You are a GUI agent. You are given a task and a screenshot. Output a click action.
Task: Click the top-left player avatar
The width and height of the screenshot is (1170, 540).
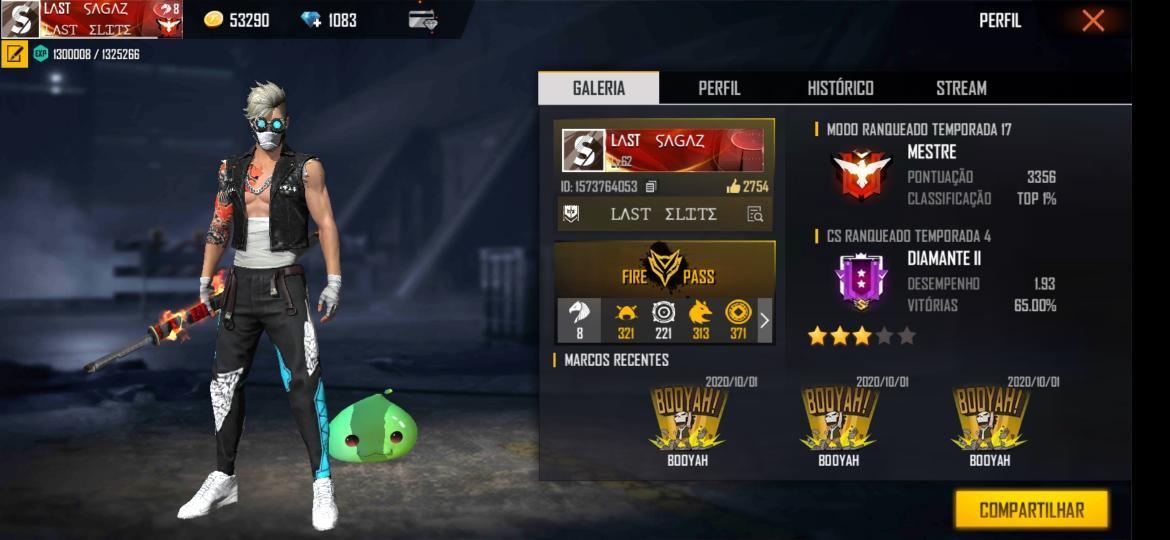point(20,20)
